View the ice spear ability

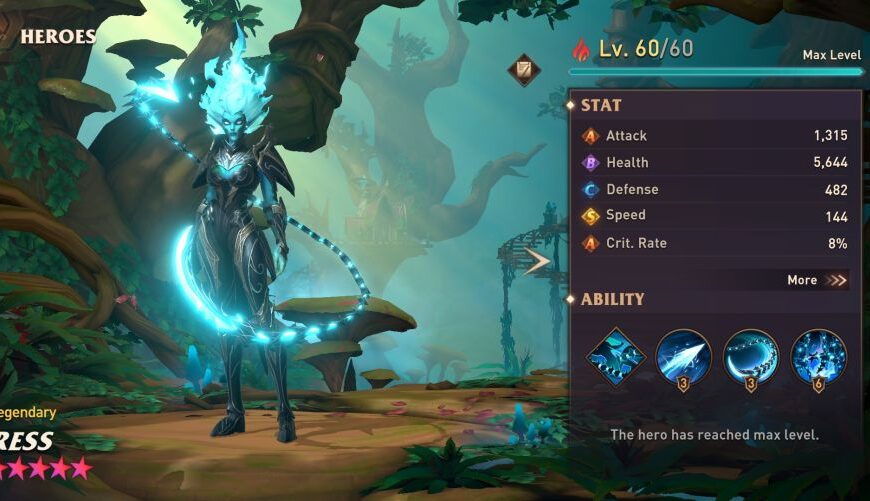[x=683, y=357]
